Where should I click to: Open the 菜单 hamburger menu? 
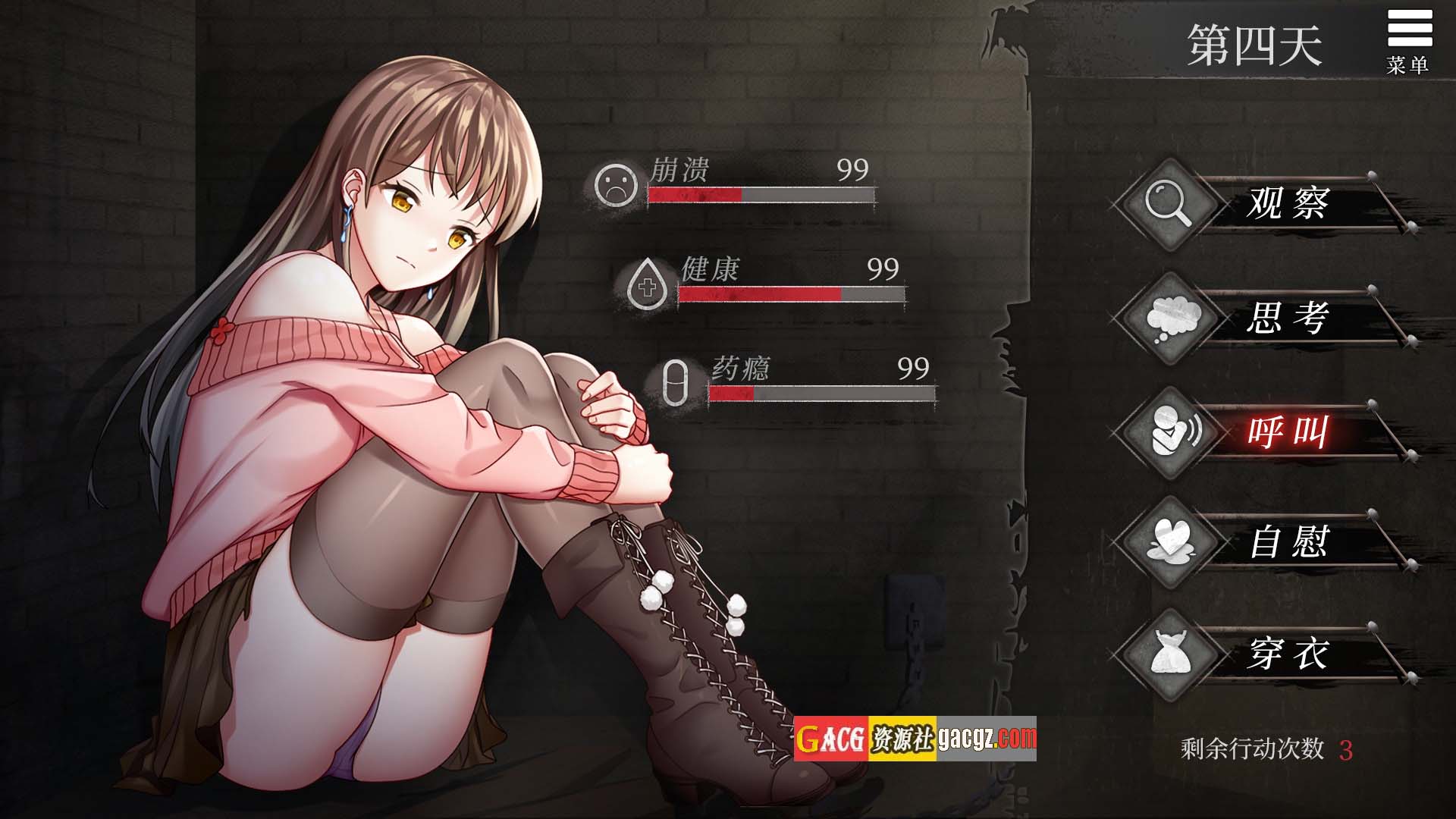(x=1409, y=40)
